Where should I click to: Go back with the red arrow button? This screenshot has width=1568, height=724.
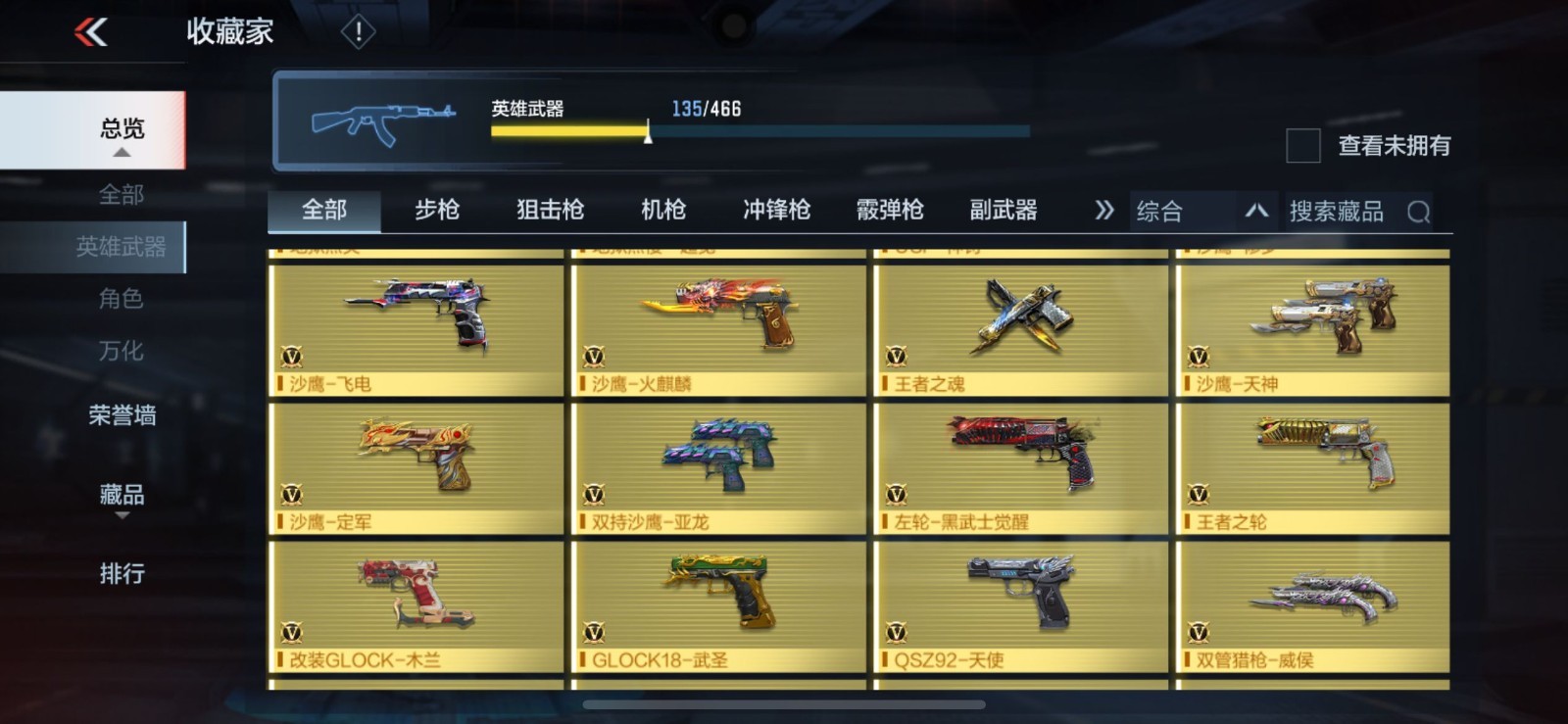(x=91, y=32)
